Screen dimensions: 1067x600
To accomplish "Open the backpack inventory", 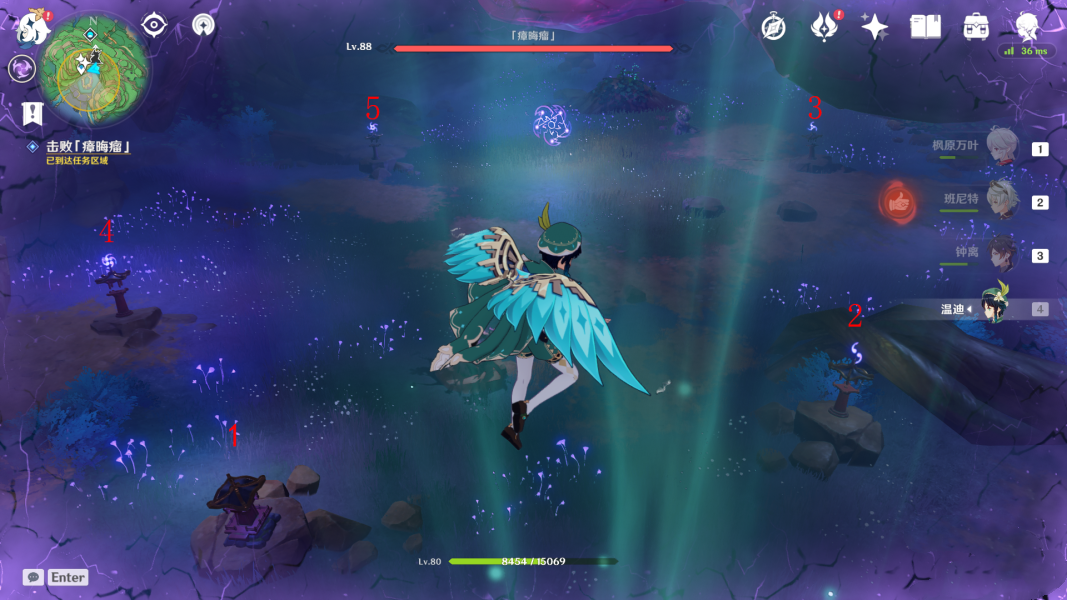I will click(x=975, y=27).
